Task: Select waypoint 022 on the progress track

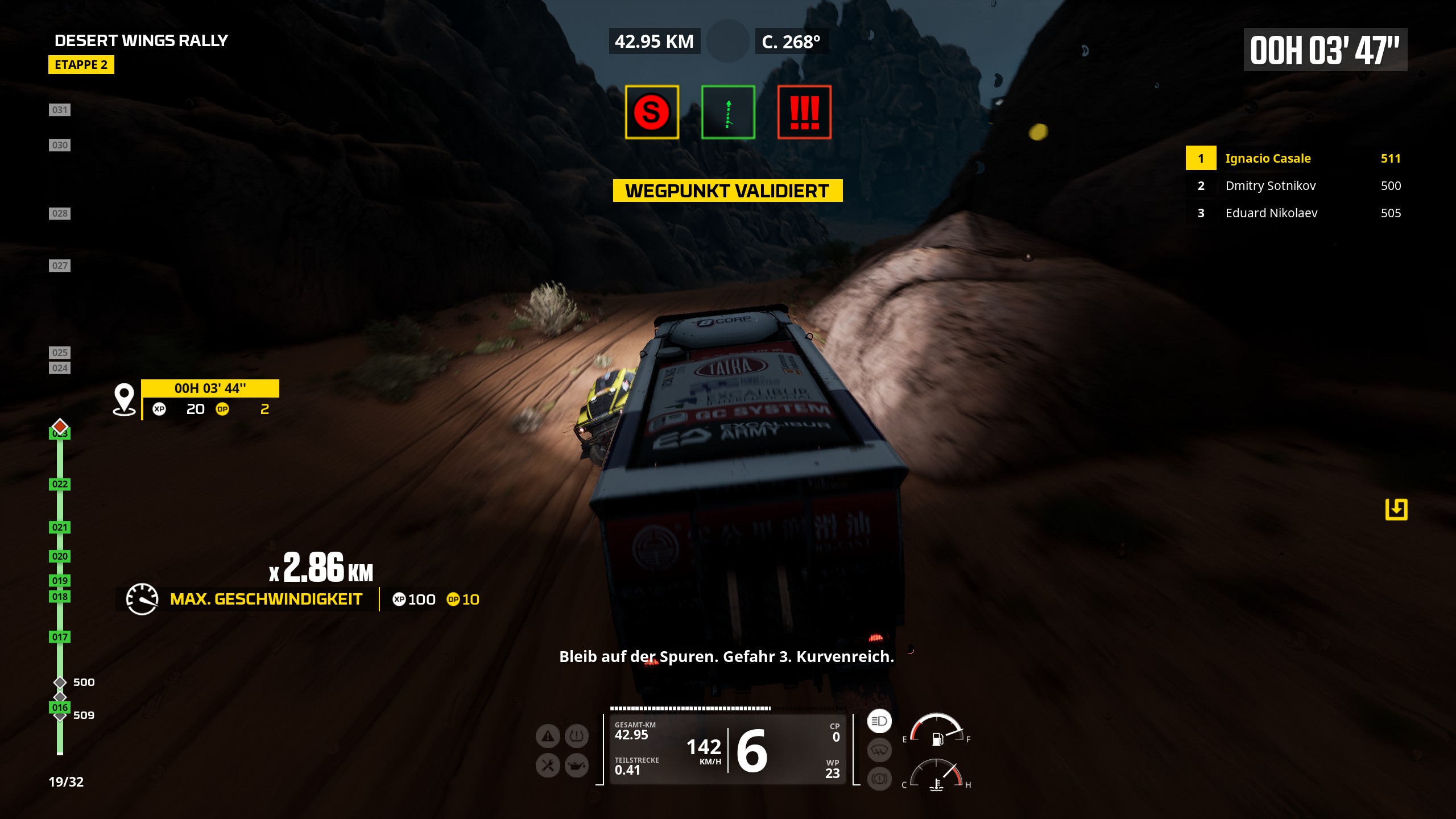Action: pyautogui.click(x=60, y=484)
